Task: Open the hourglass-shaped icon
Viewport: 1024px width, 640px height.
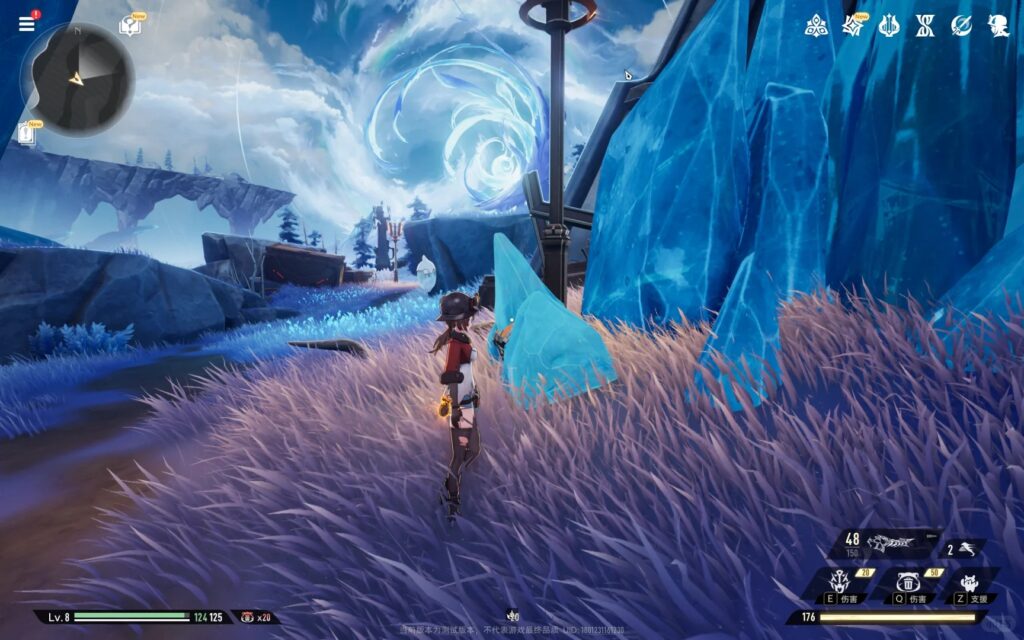Action: click(925, 26)
